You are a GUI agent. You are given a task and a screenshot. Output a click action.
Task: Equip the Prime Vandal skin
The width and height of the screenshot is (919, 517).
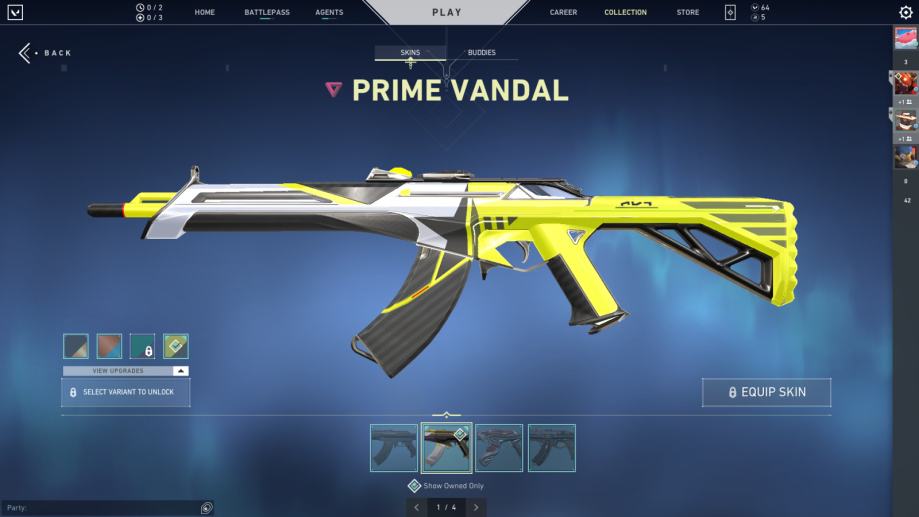click(766, 392)
